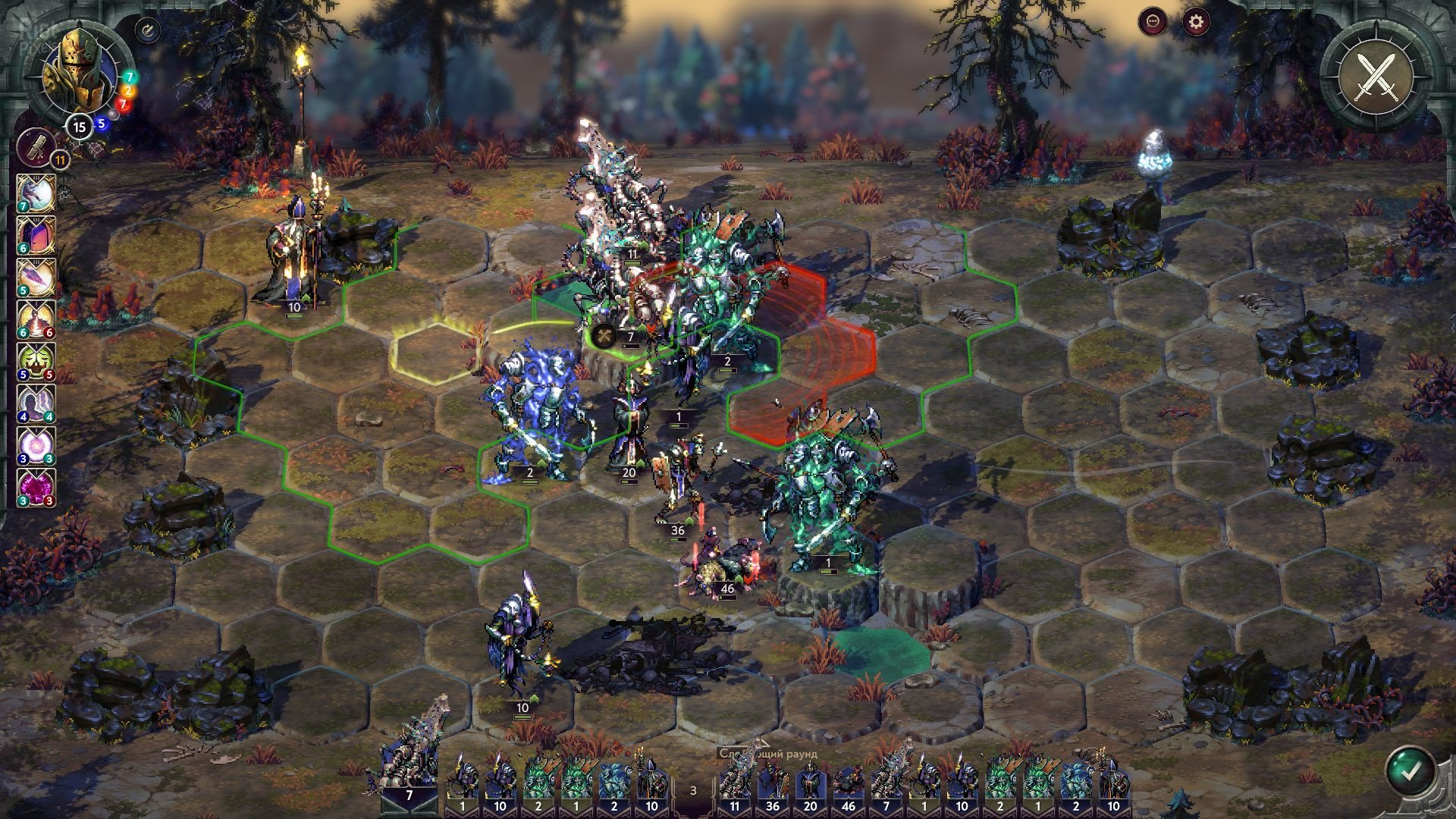Toggle the small round arrow button beside portrait

pos(146,30)
